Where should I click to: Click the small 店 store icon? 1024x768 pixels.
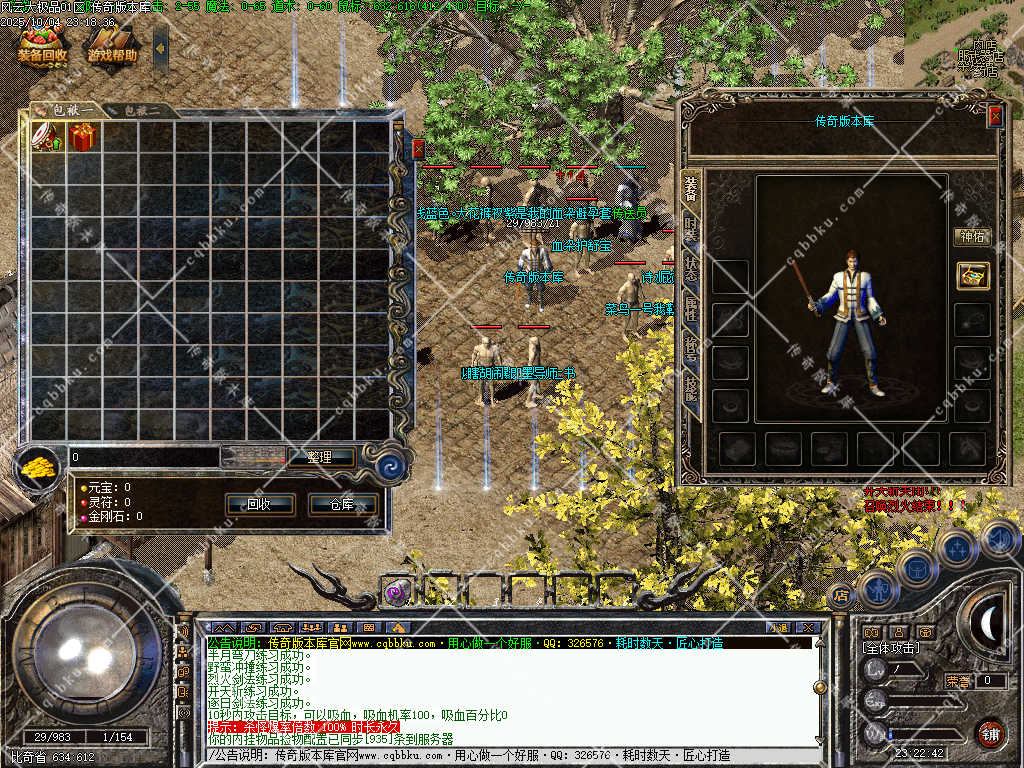pos(841,595)
